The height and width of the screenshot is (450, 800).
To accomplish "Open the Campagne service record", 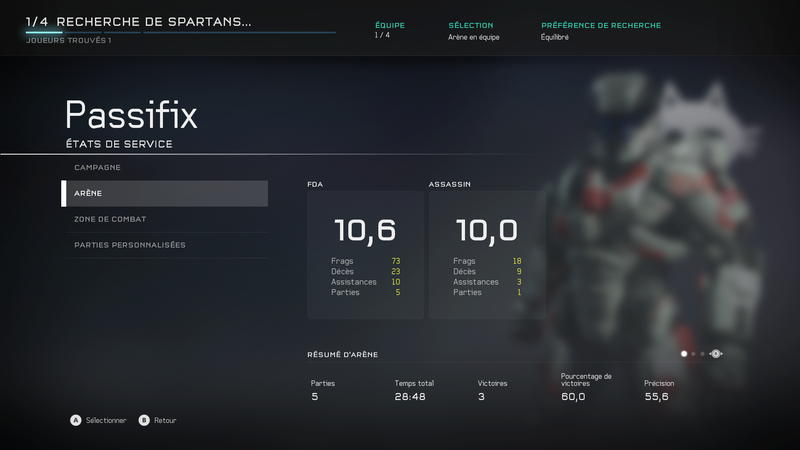I will click(165, 167).
